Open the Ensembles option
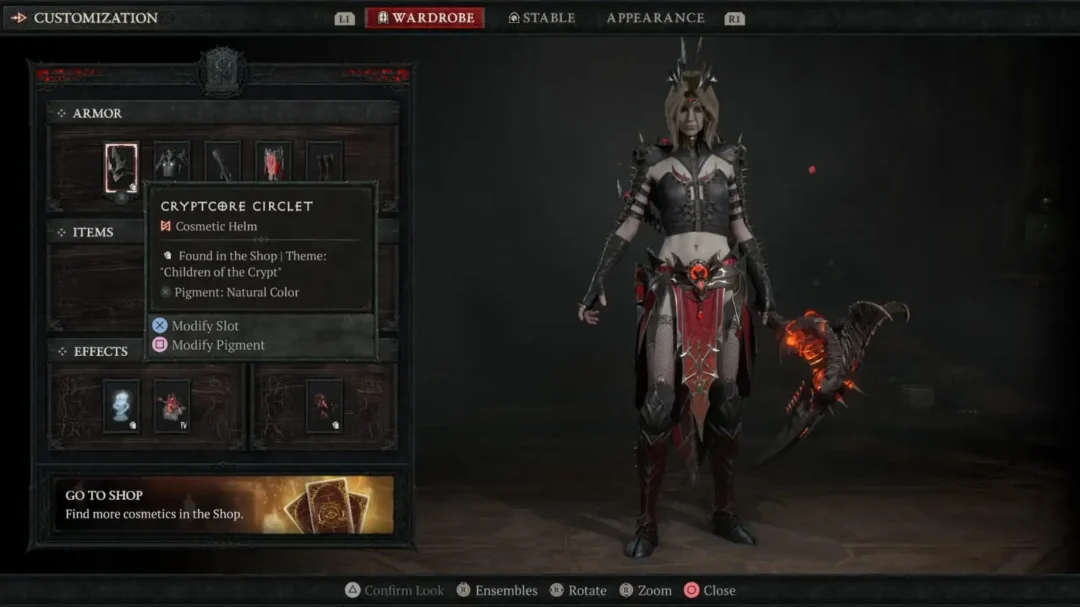Screen dimensions: 1080x607 505,590
